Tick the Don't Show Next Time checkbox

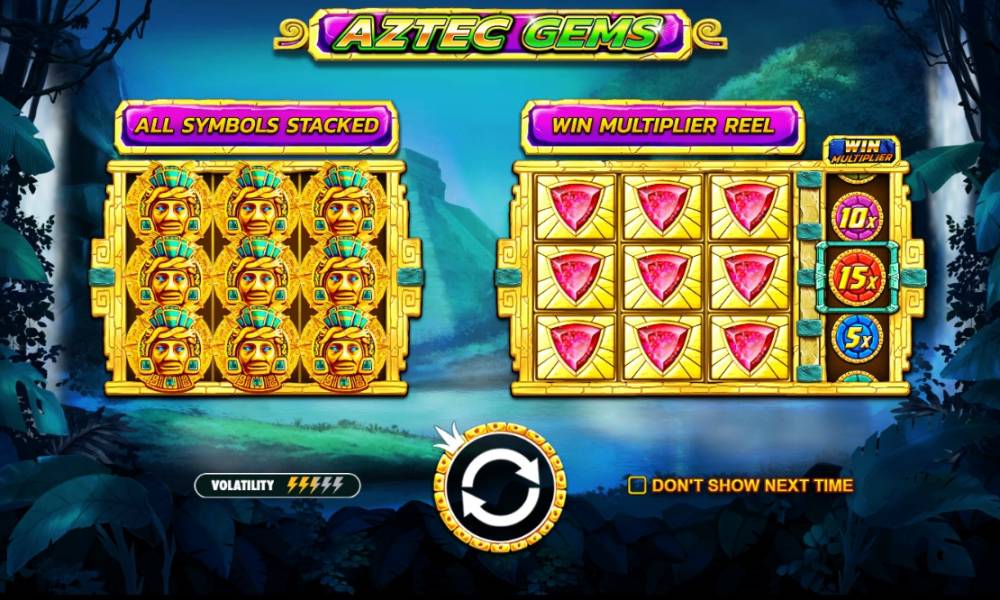pos(637,485)
